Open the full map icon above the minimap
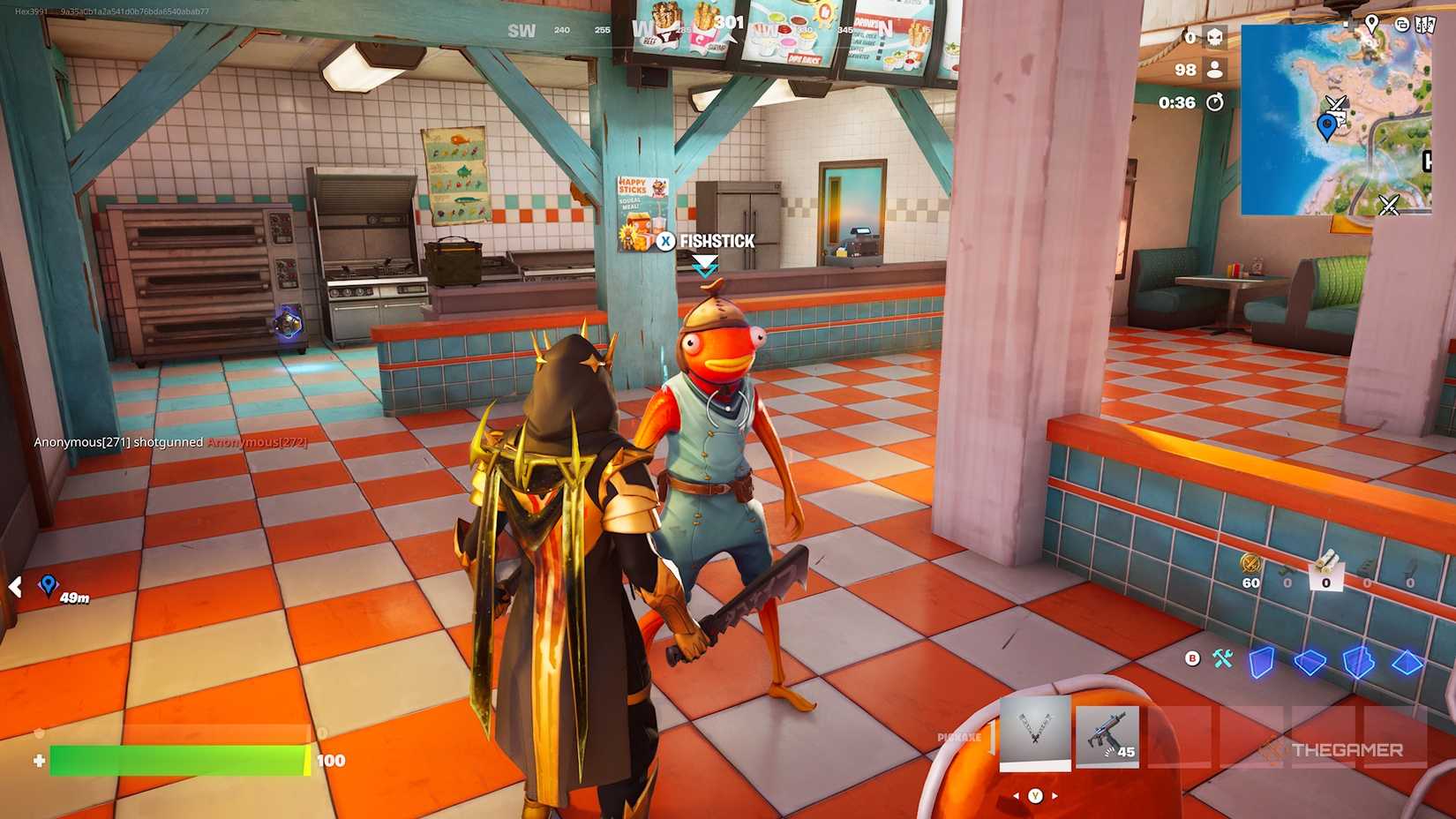1456x819 pixels. point(1425,25)
